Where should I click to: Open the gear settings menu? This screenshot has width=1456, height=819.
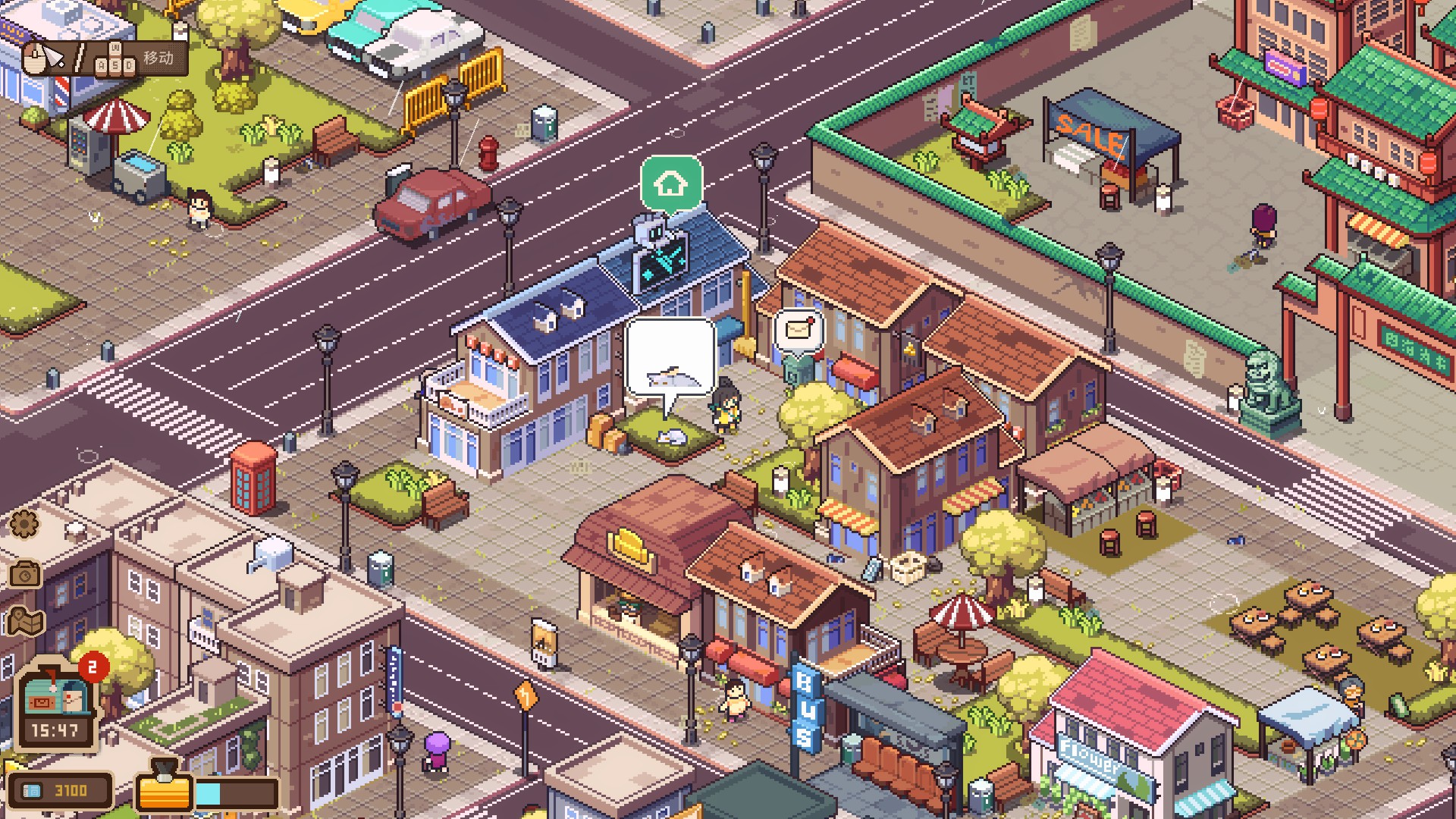click(24, 523)
